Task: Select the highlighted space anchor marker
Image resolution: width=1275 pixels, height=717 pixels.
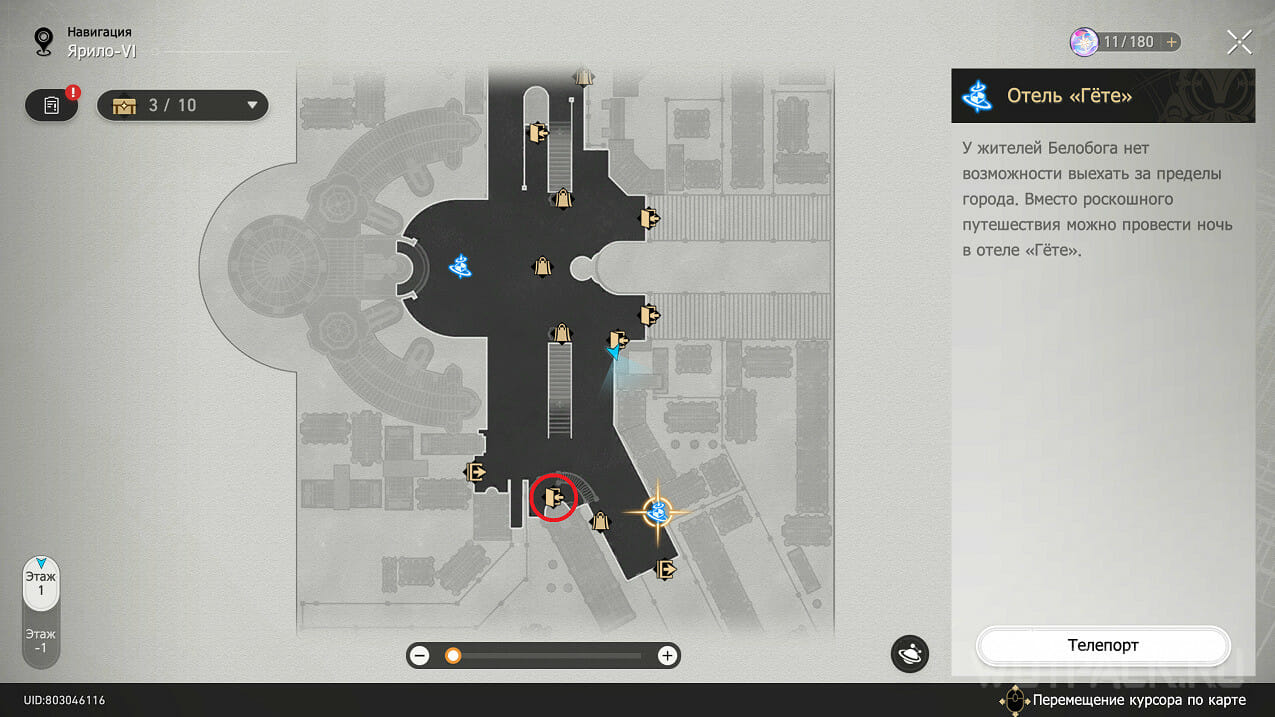Action: [658, 513]
